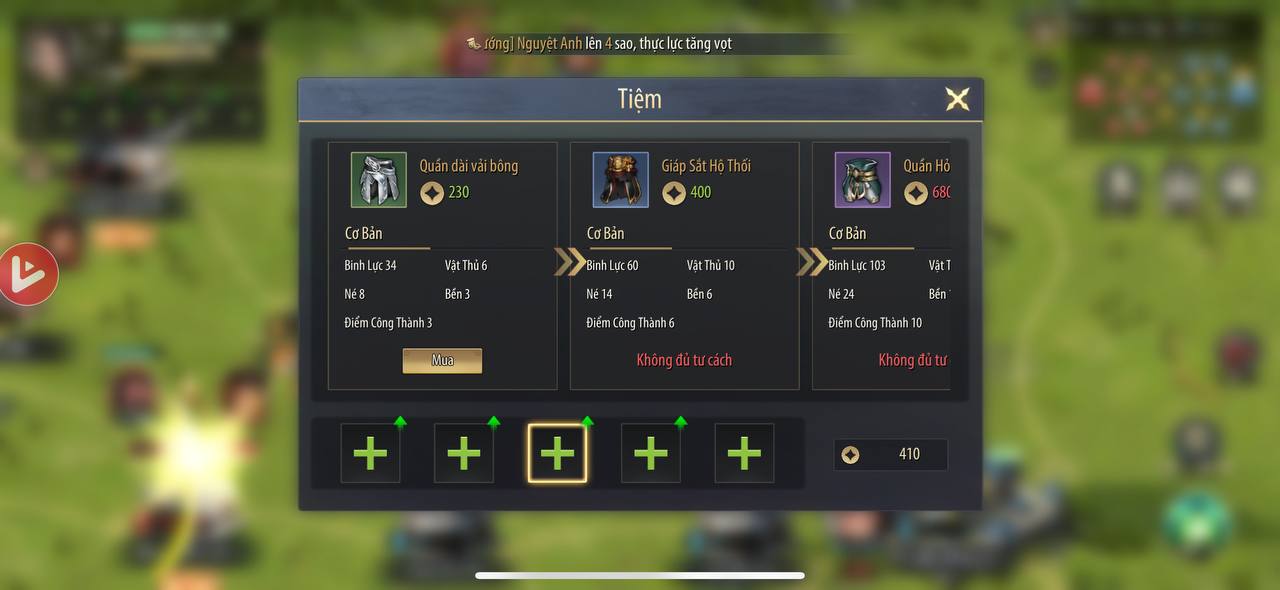The image size is (1280, 590).
Task: Select the Giáp Sắt Hộ Thối icon
Action: pos(621,180)
